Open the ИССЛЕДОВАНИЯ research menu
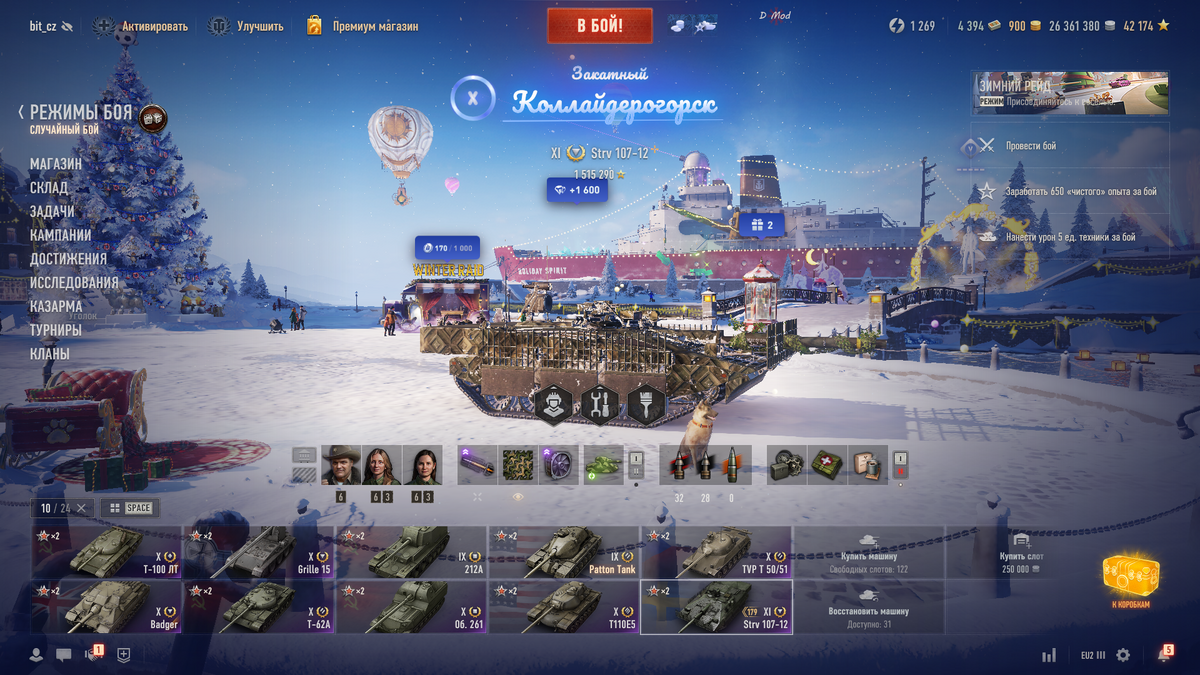 click(74, 283)
